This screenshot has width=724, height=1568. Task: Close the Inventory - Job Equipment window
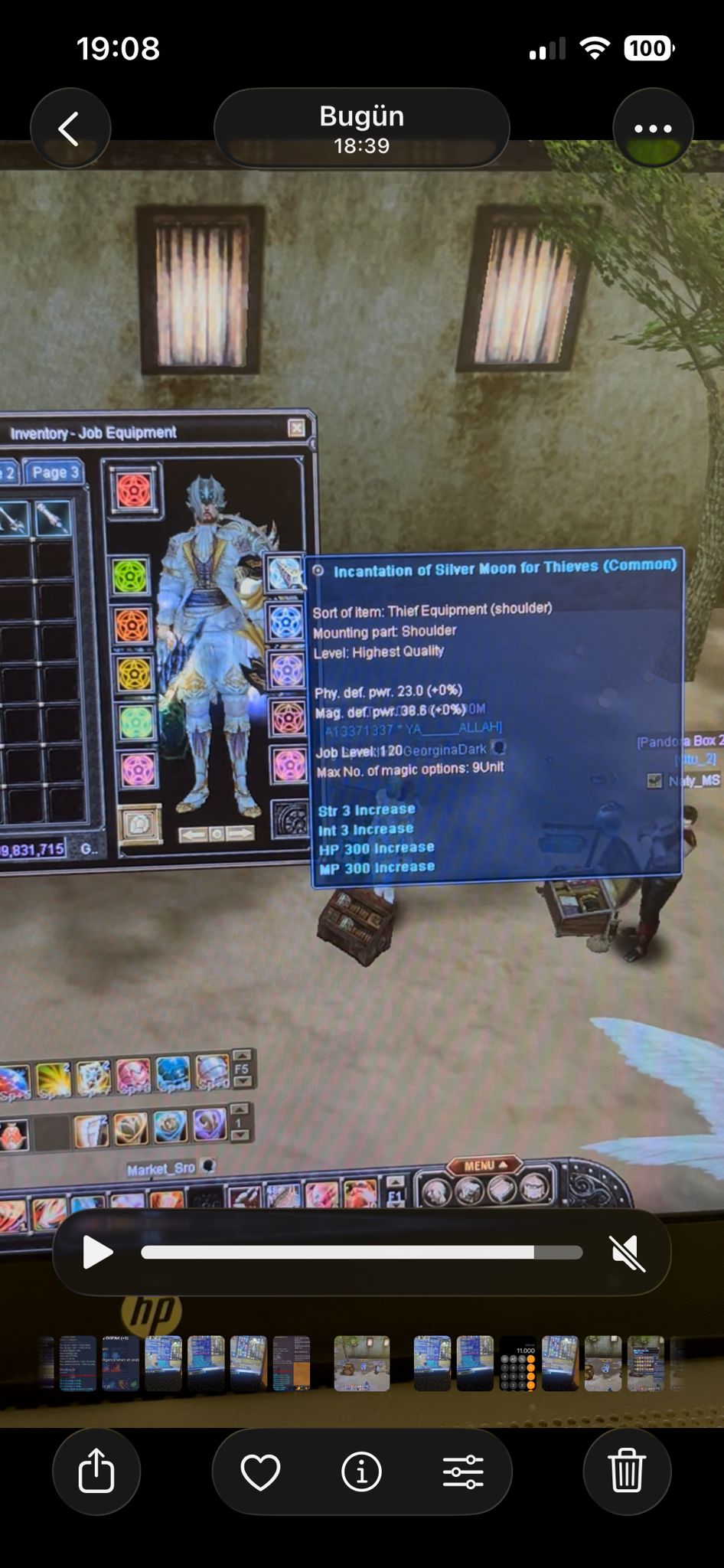tap(296, 428)
